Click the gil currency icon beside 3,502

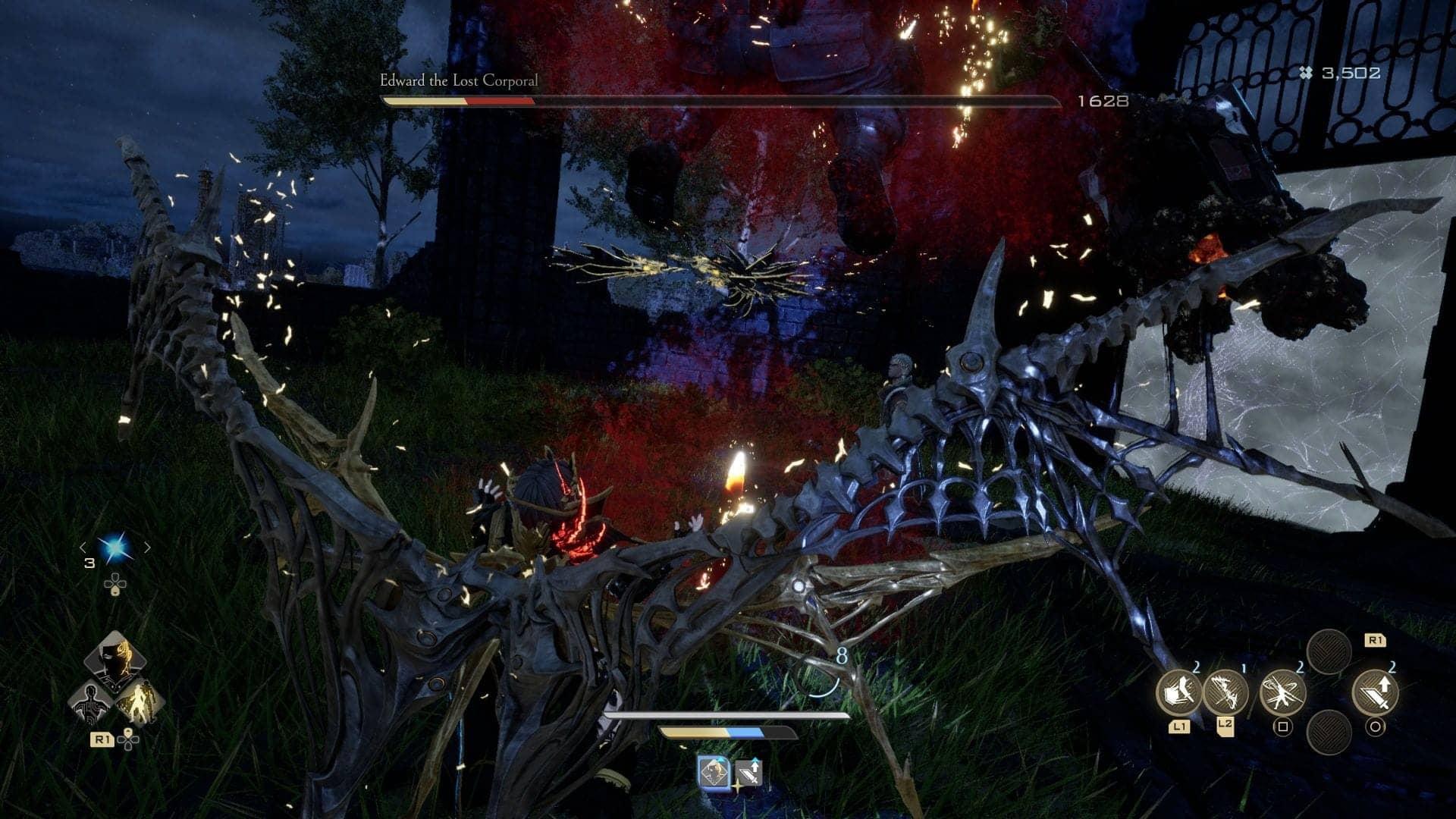click(x=1306, y=72)
